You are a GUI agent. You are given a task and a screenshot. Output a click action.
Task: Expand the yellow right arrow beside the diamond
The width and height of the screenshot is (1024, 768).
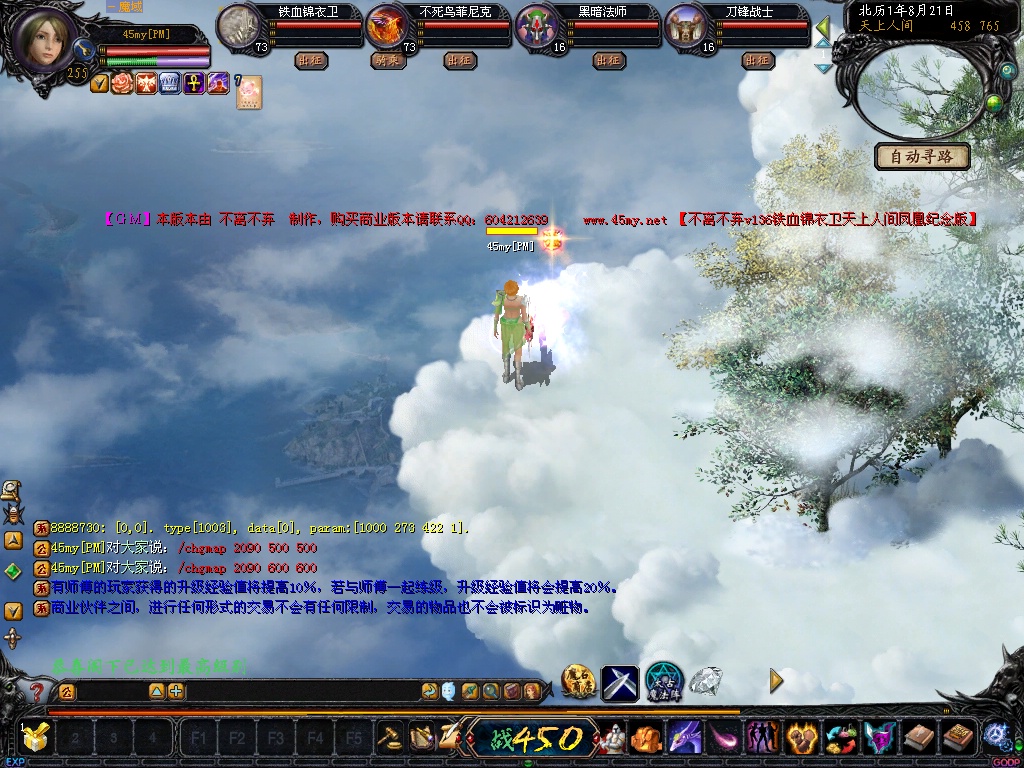(x=776, y=681)
